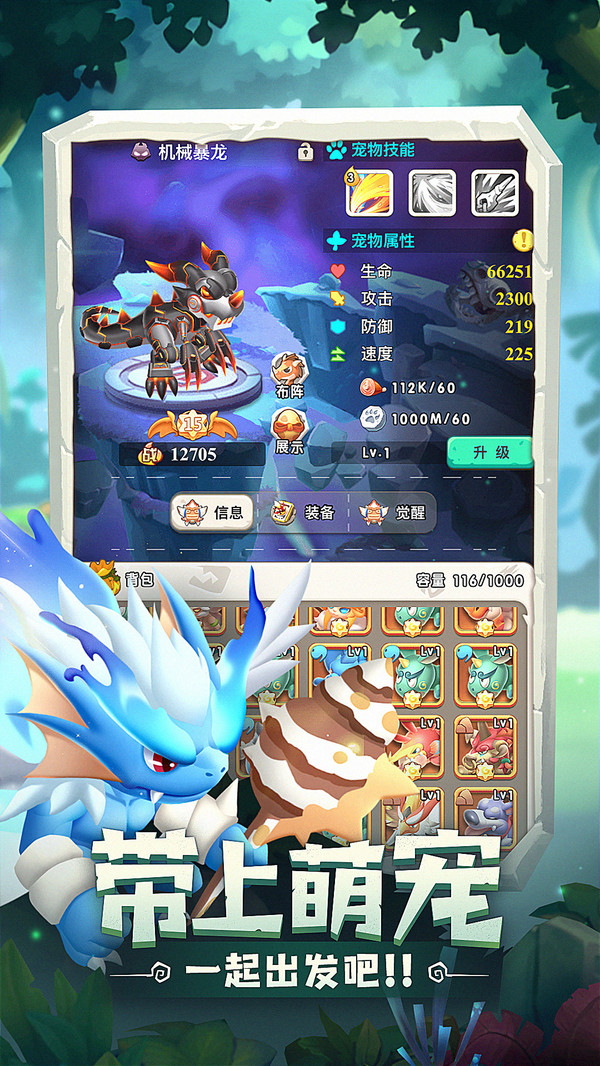
Task: Select the 展示 display button
Action: (x=288, y=430)
